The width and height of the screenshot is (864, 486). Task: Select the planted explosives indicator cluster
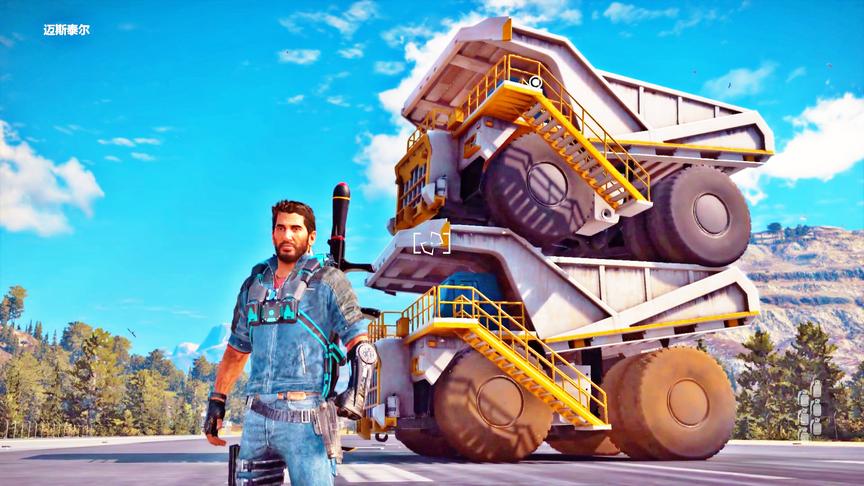point(809,408)
